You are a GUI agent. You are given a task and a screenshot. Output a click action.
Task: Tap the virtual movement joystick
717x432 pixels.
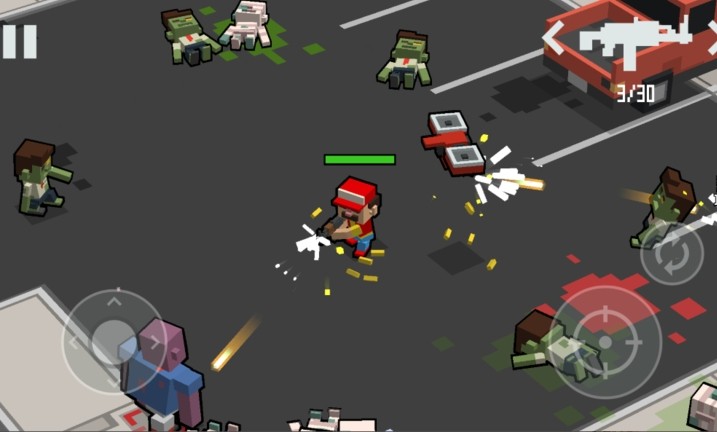point(113,339)
